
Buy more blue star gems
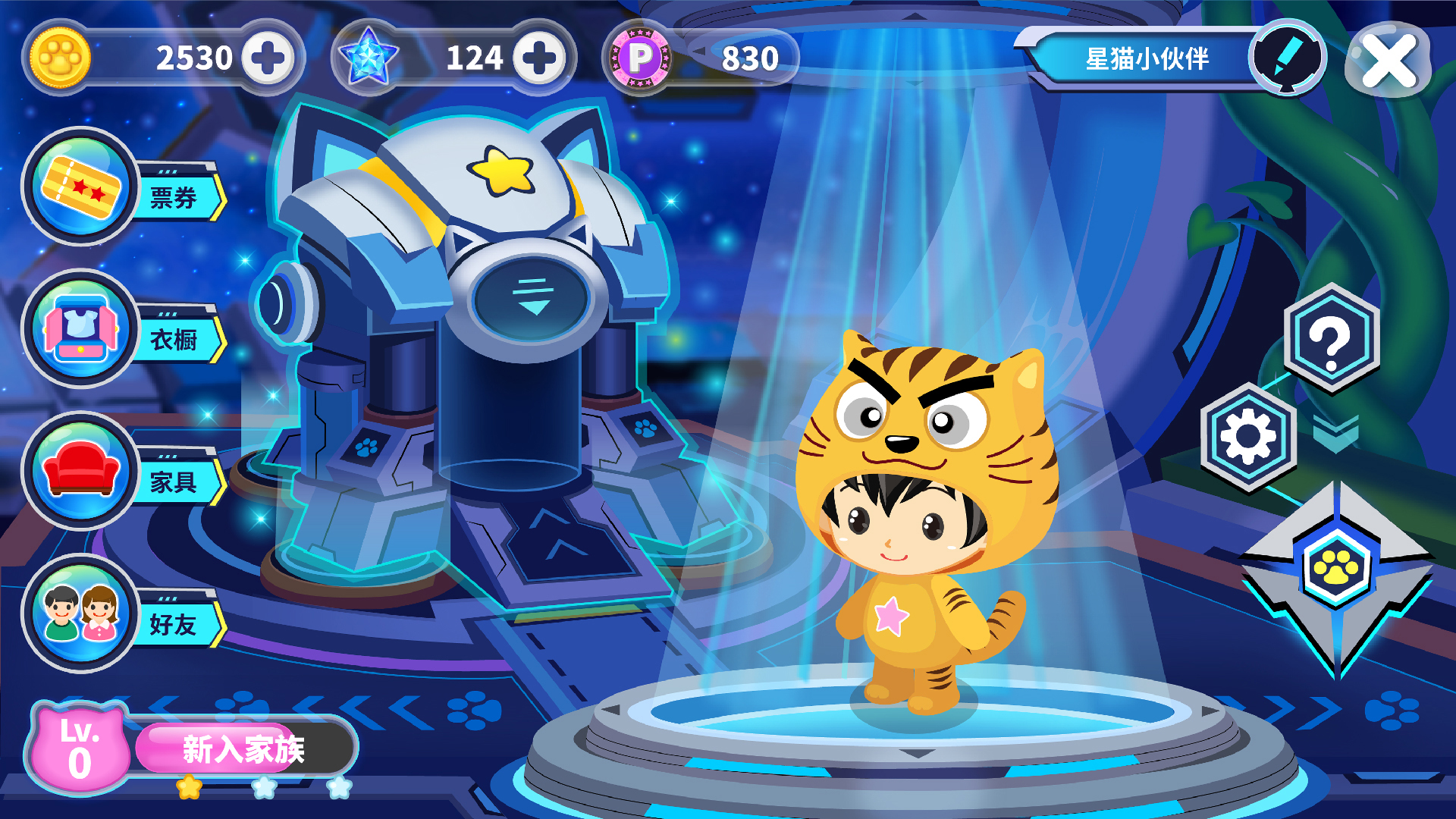539,58
